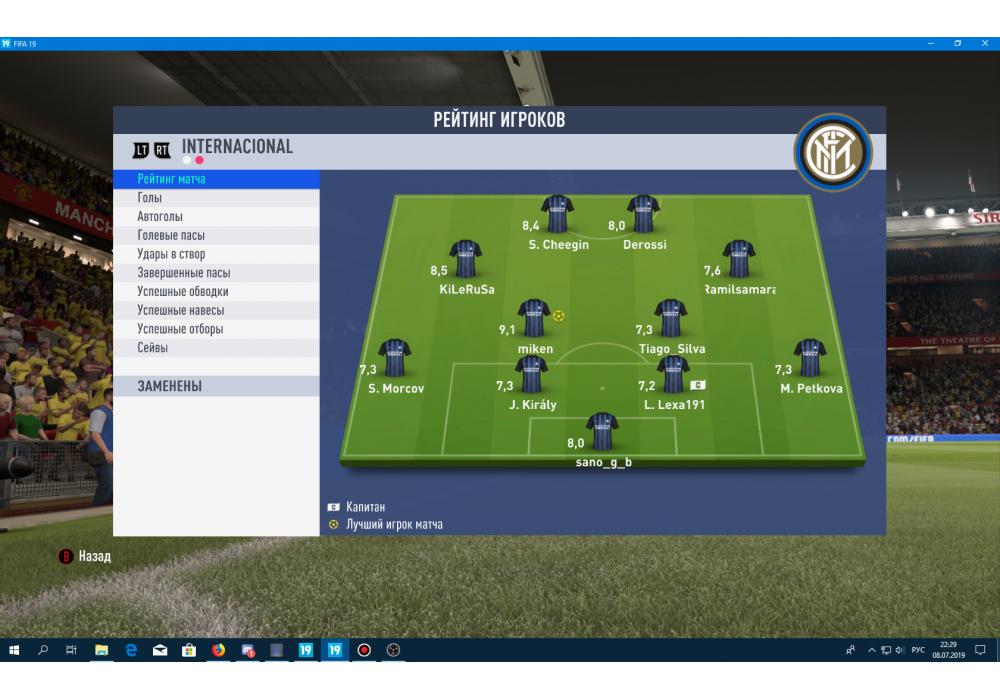Choose KiLeRuSa on the formation

466,260
